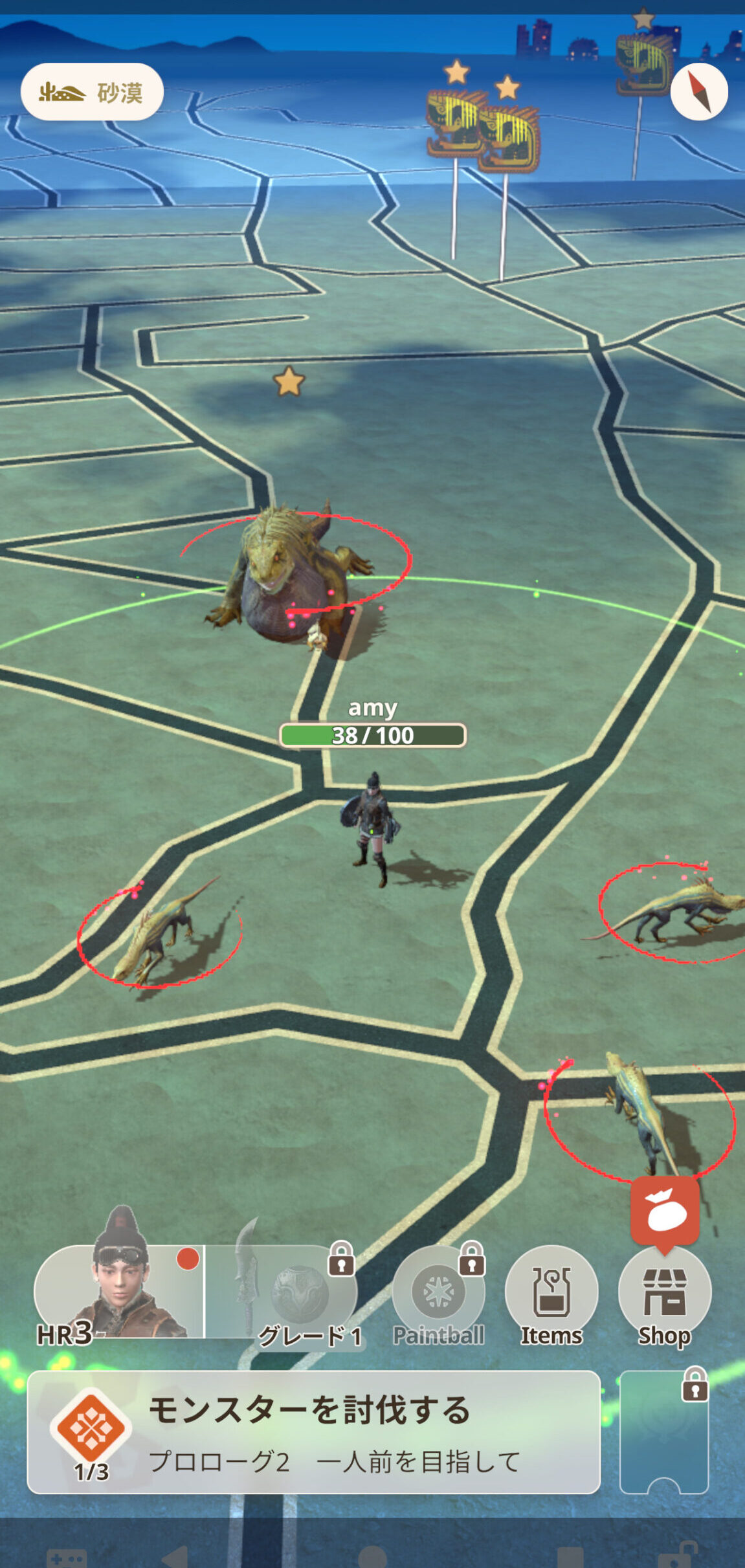Select the locked Paintball button
This screenshot has width=745, height=1568.
pyautogui.click(x=438, y=1294)
